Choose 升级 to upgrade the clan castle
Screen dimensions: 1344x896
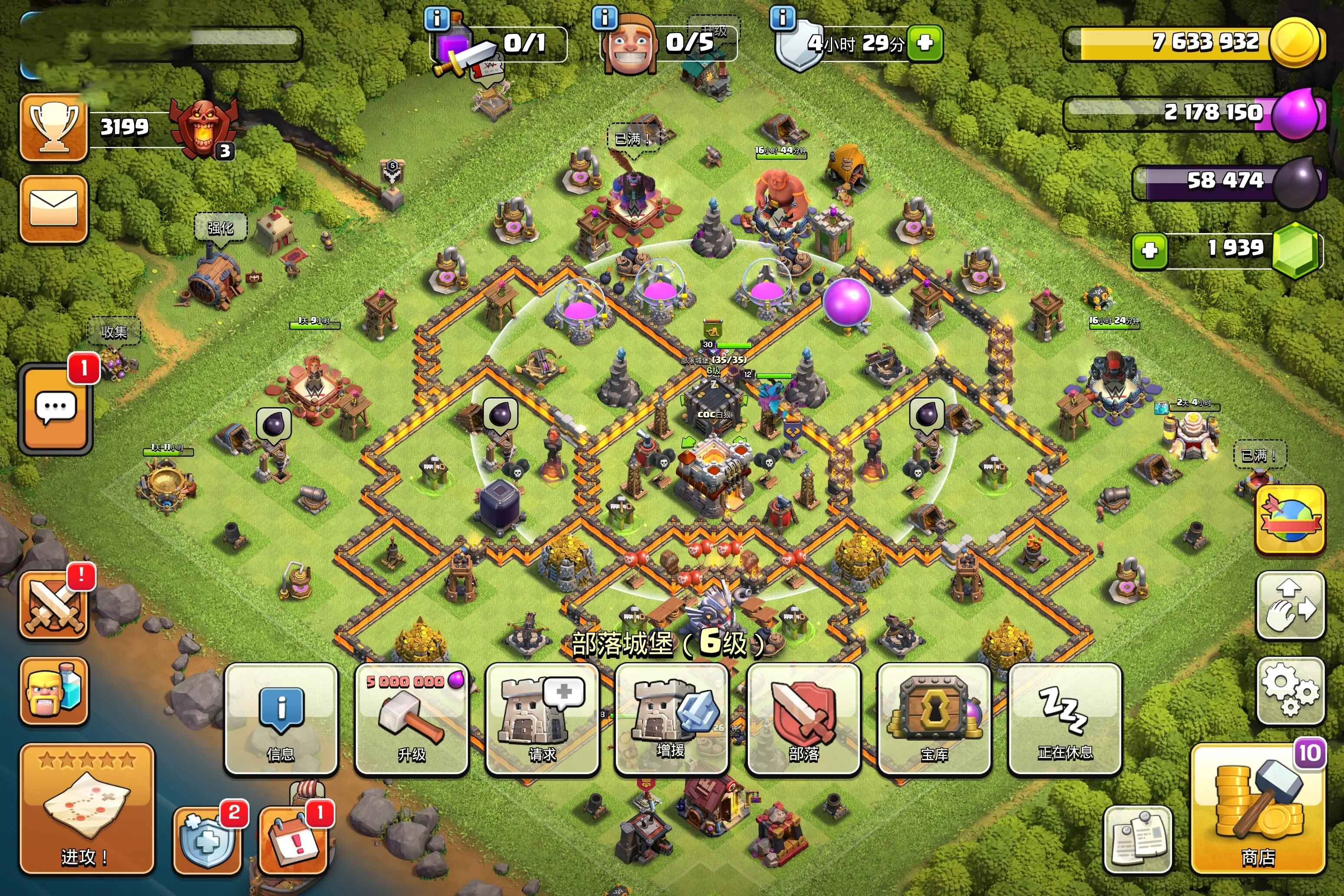[412, 719]
